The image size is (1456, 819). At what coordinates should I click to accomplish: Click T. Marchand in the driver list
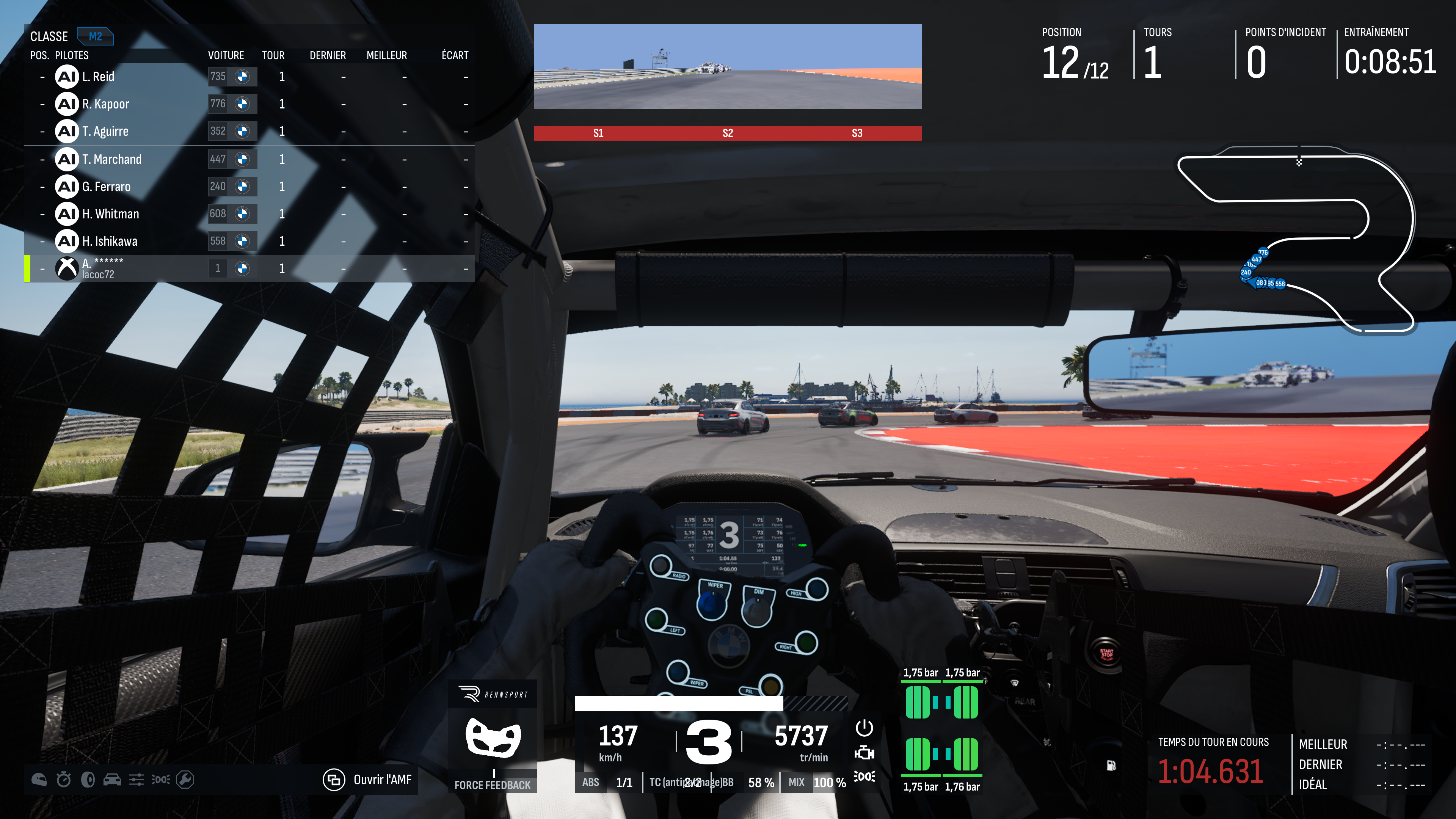111,159
